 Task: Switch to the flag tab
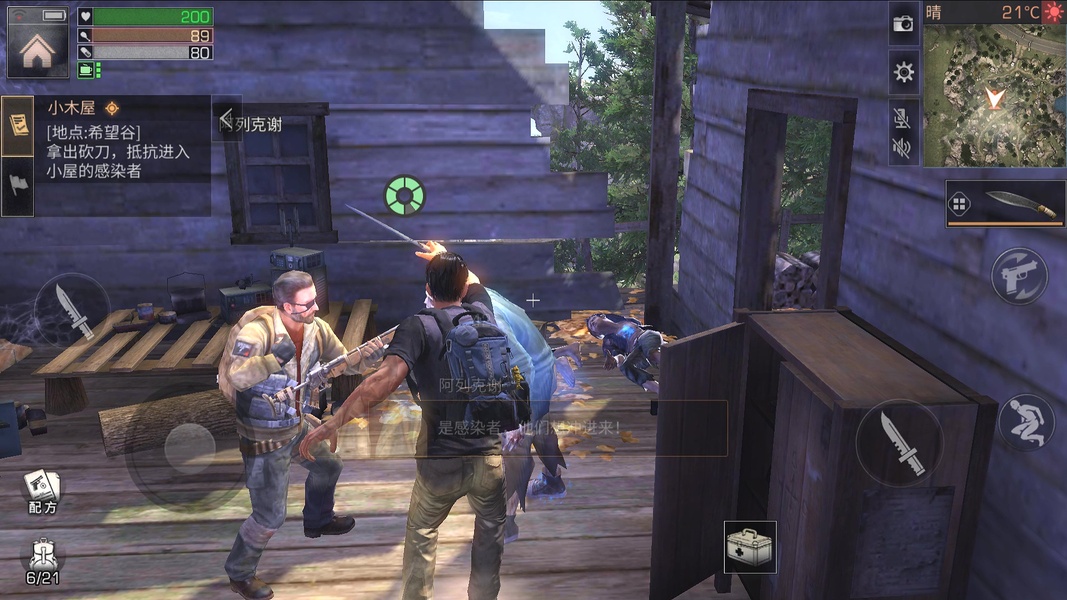click(17, 186)
